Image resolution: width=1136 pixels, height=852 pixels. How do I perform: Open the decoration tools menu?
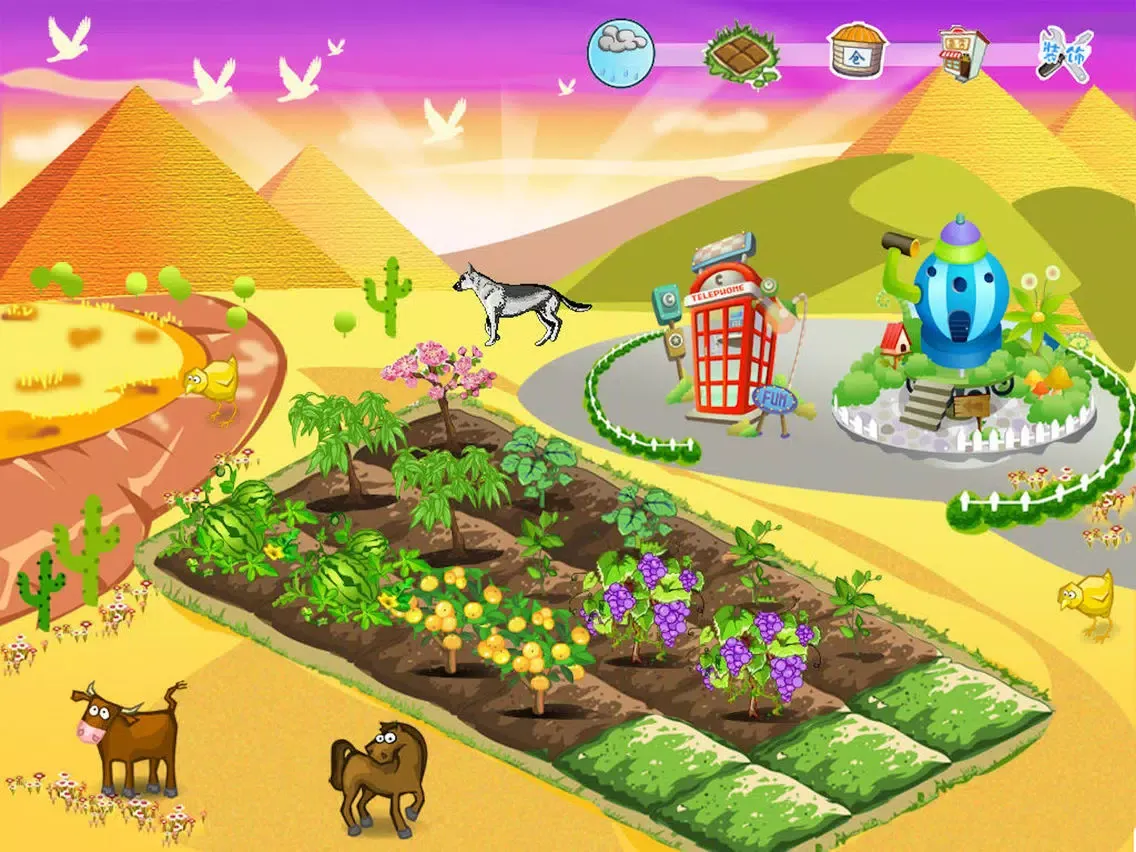[x=1066, y=52]
